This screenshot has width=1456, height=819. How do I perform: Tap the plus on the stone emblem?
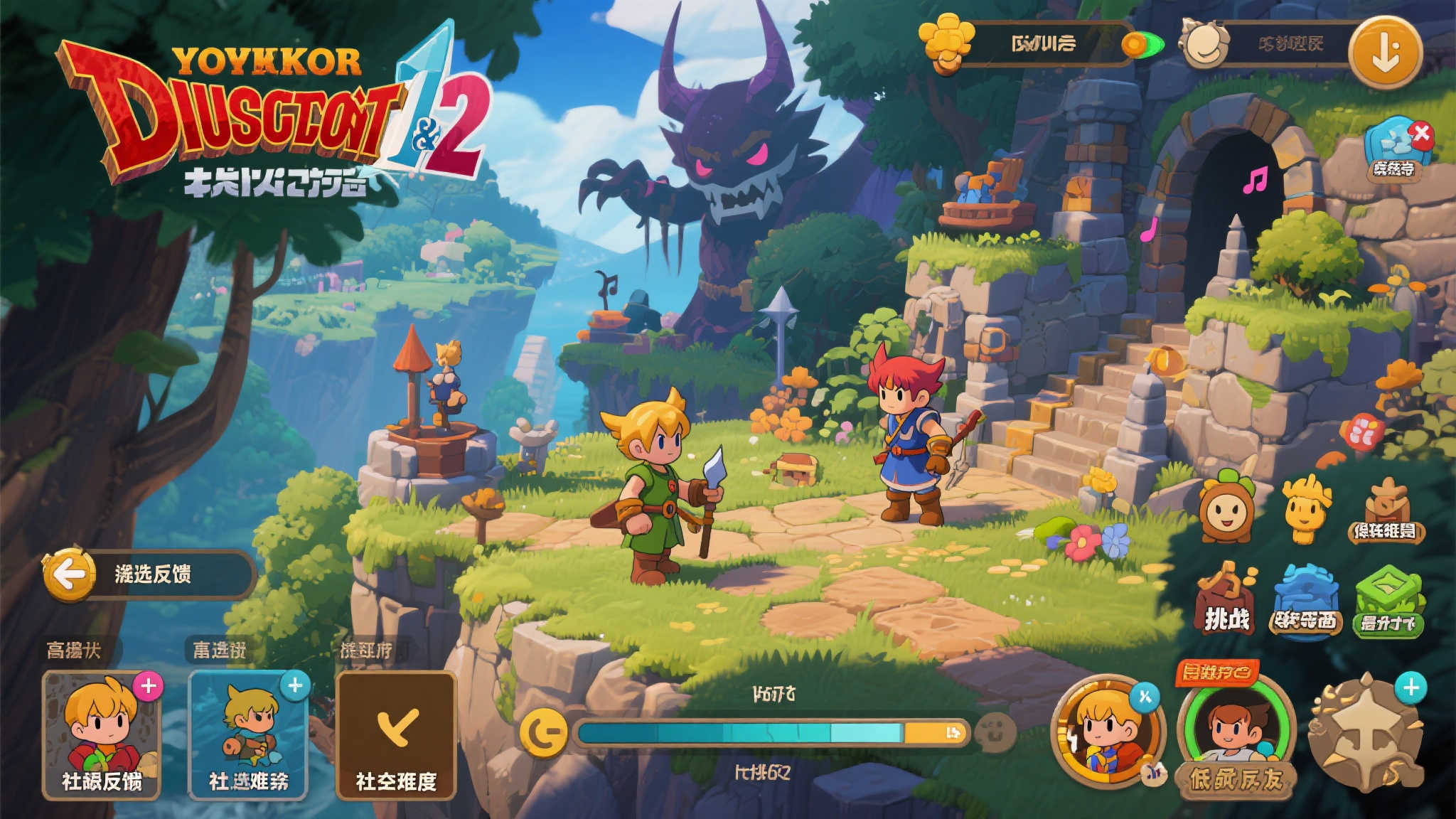tap(1411, 687)
